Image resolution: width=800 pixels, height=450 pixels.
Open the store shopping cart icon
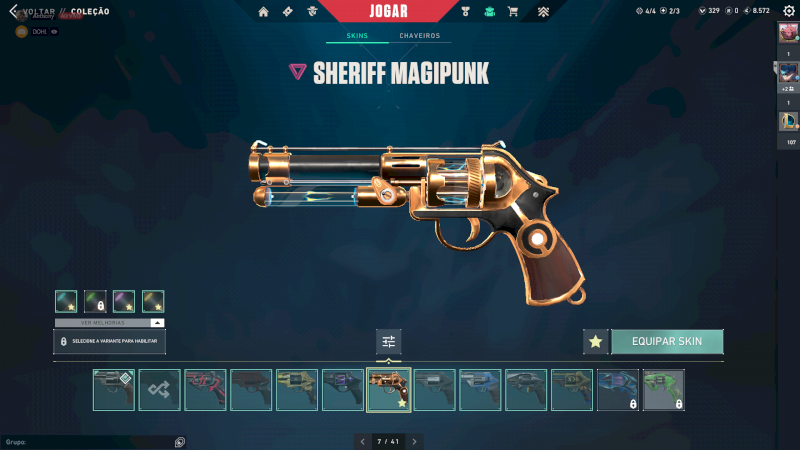point(513,12)
